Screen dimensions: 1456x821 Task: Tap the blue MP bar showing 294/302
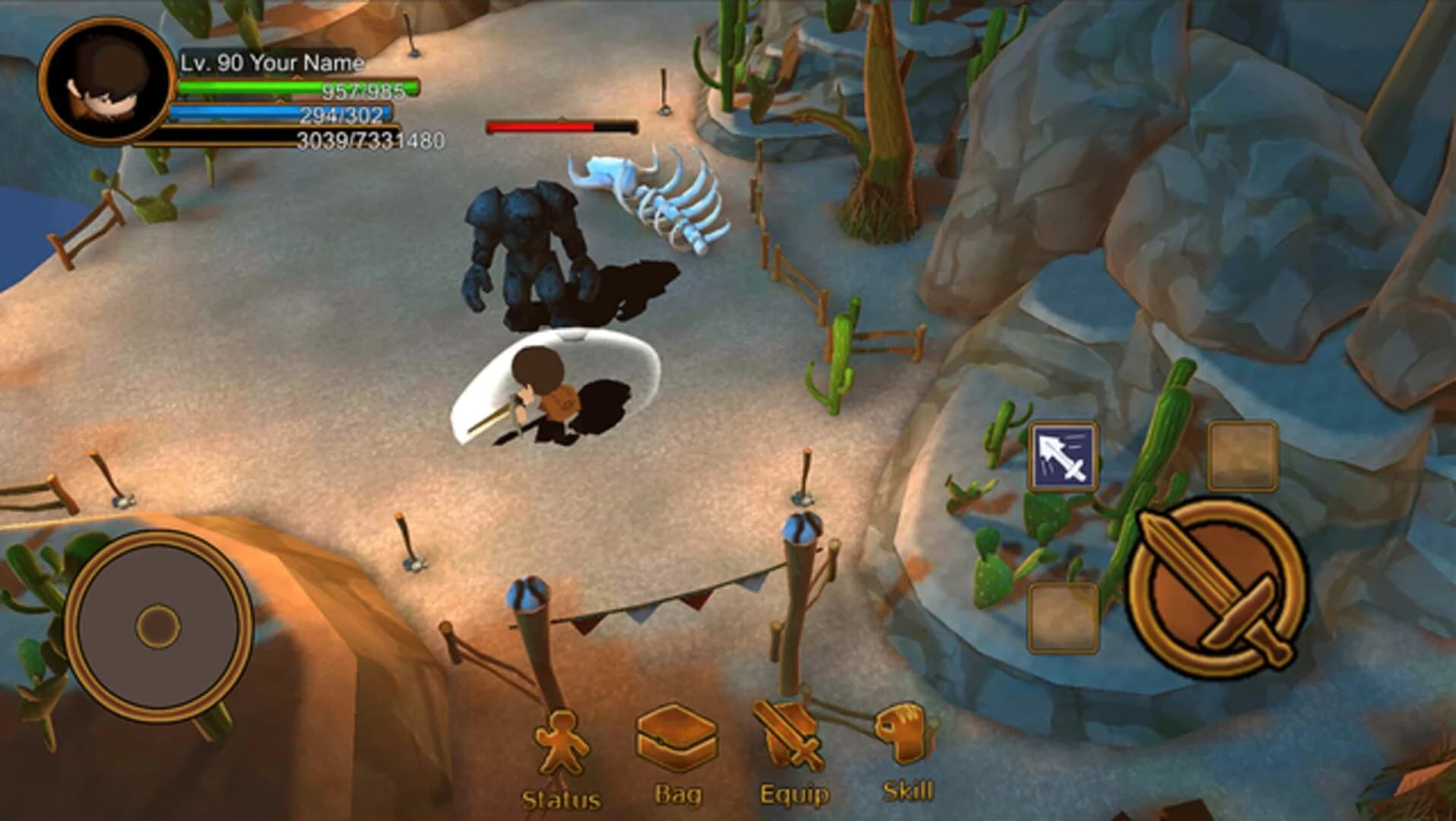[281, 112]
